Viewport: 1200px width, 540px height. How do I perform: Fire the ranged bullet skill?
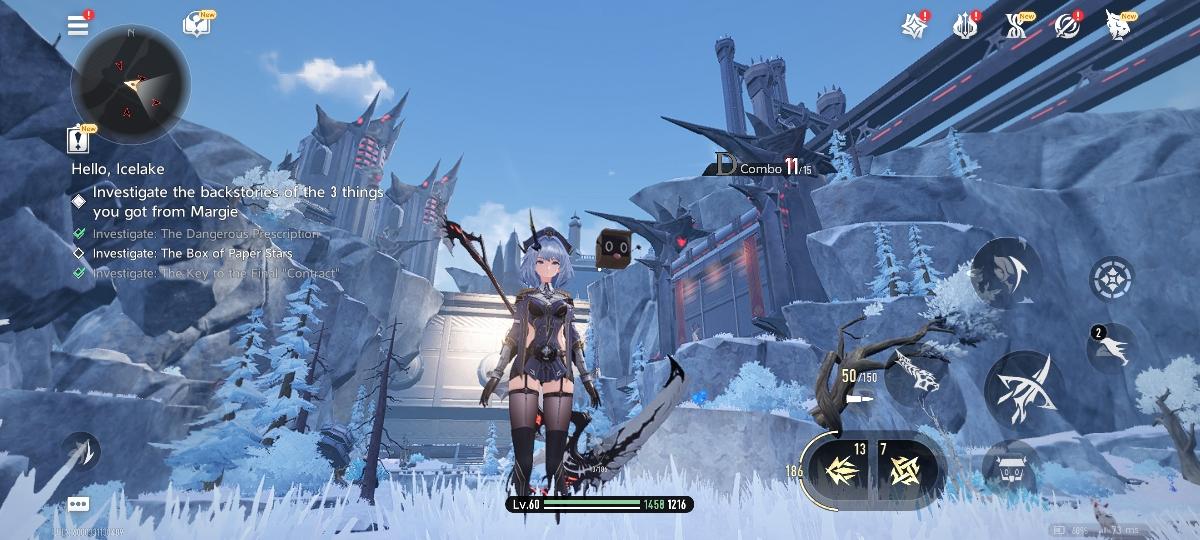pos(915,376)
